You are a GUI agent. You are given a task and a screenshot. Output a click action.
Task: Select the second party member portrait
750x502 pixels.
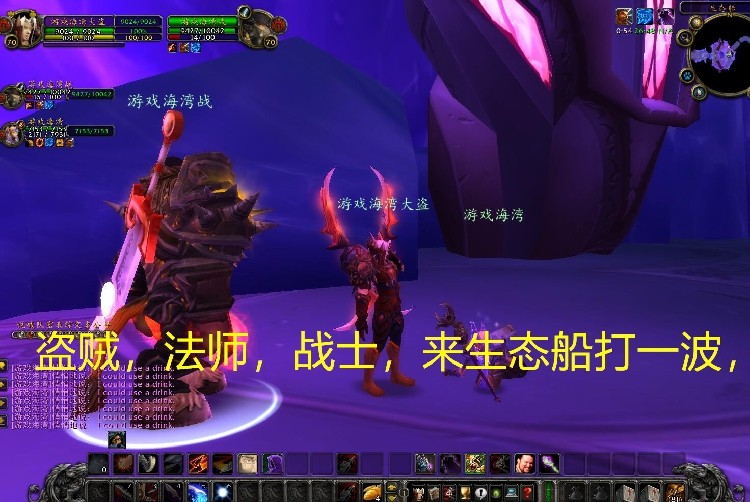[x=13, y=132]
